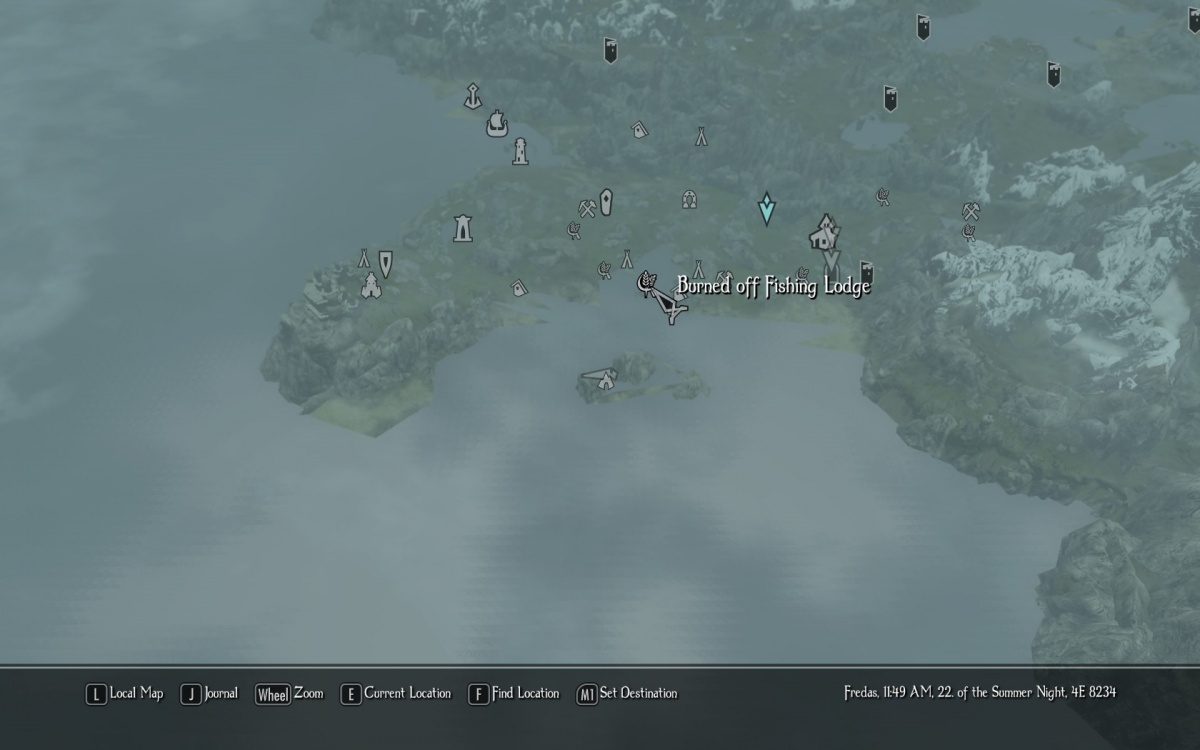Choose the shield-shaped map marker
Image resolution: width=1200 pixels, height=750 pixels.
click(x=385, y=263)
